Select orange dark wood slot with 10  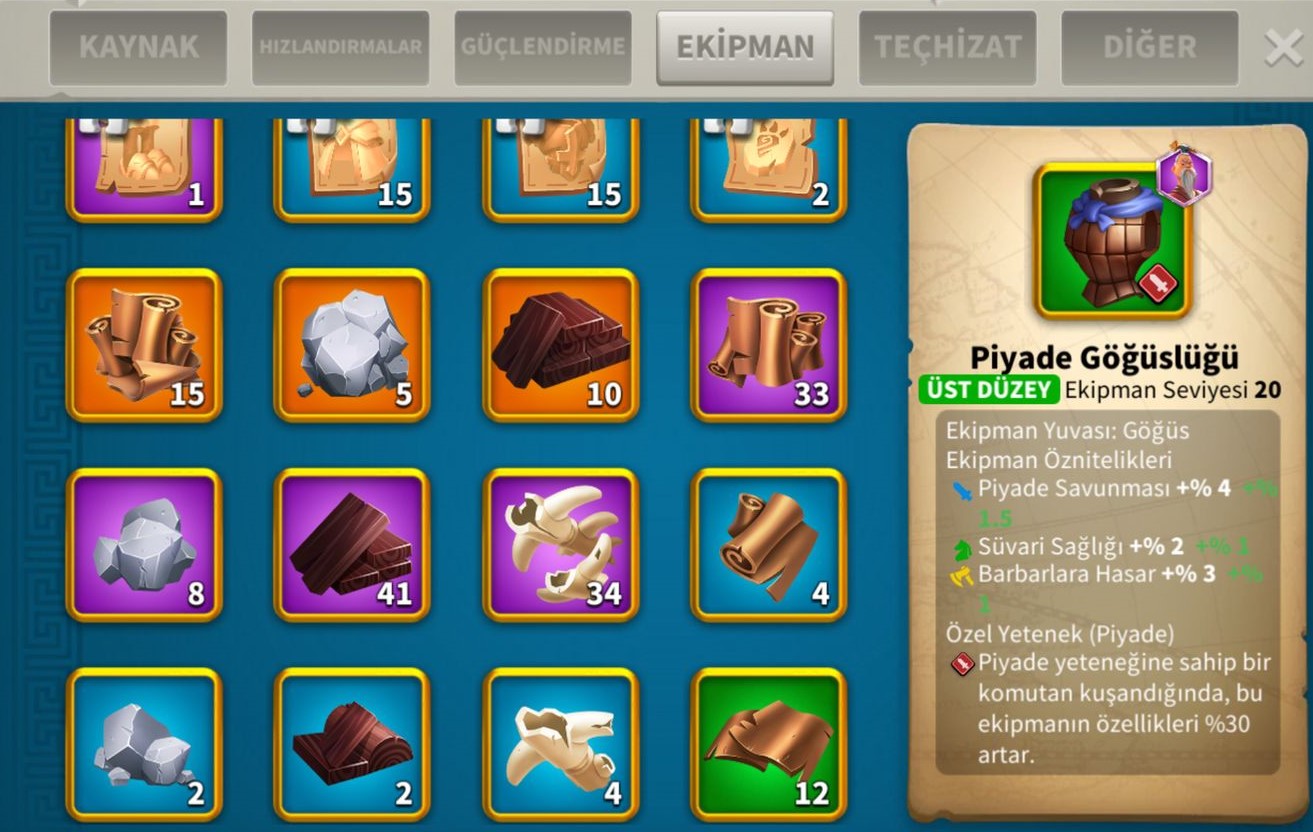(x=561, y=345)
